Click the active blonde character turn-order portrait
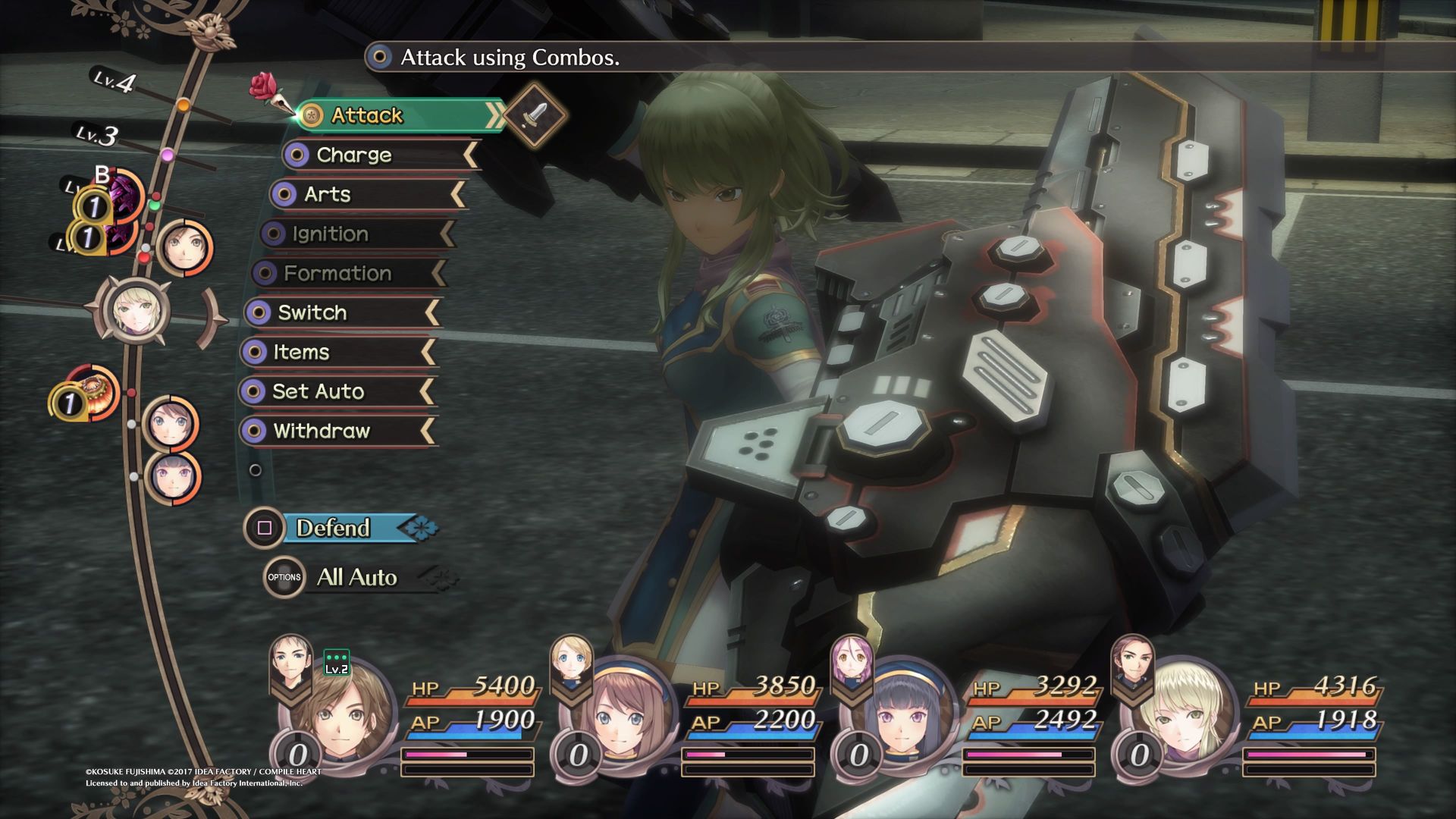Viewport: 1456px width, 819px height. coord(134,311)
